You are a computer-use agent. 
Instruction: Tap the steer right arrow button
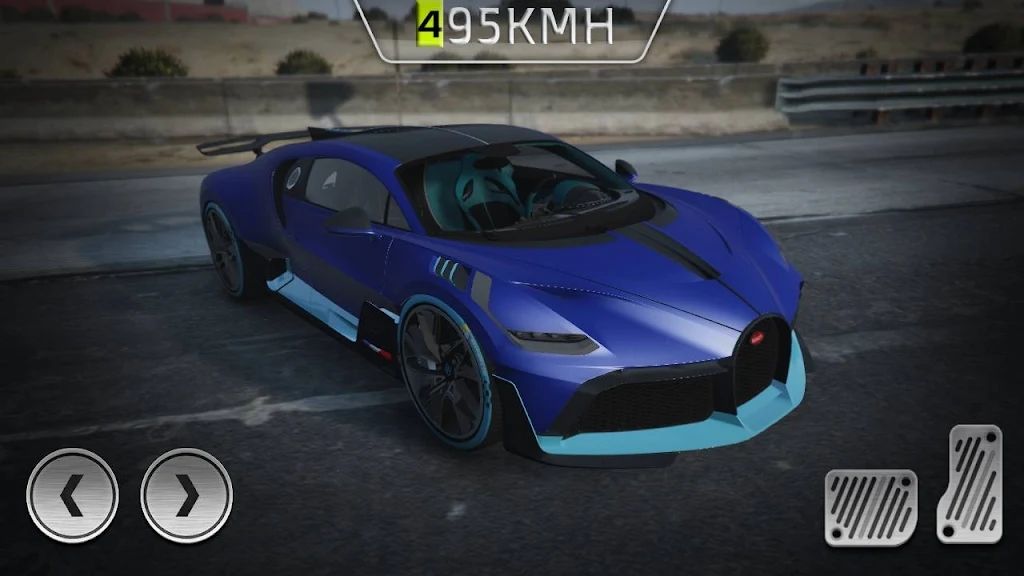187,495
